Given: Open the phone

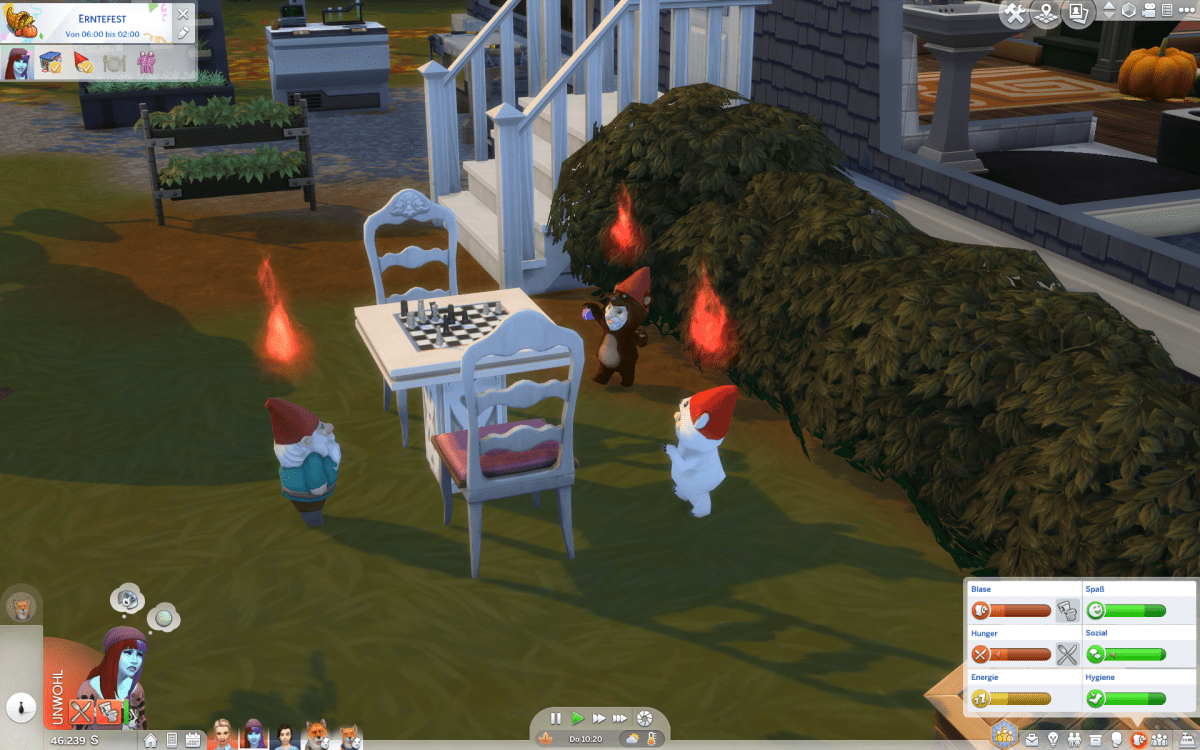Looking at the screenshot, I should click(x=171, y=741).
